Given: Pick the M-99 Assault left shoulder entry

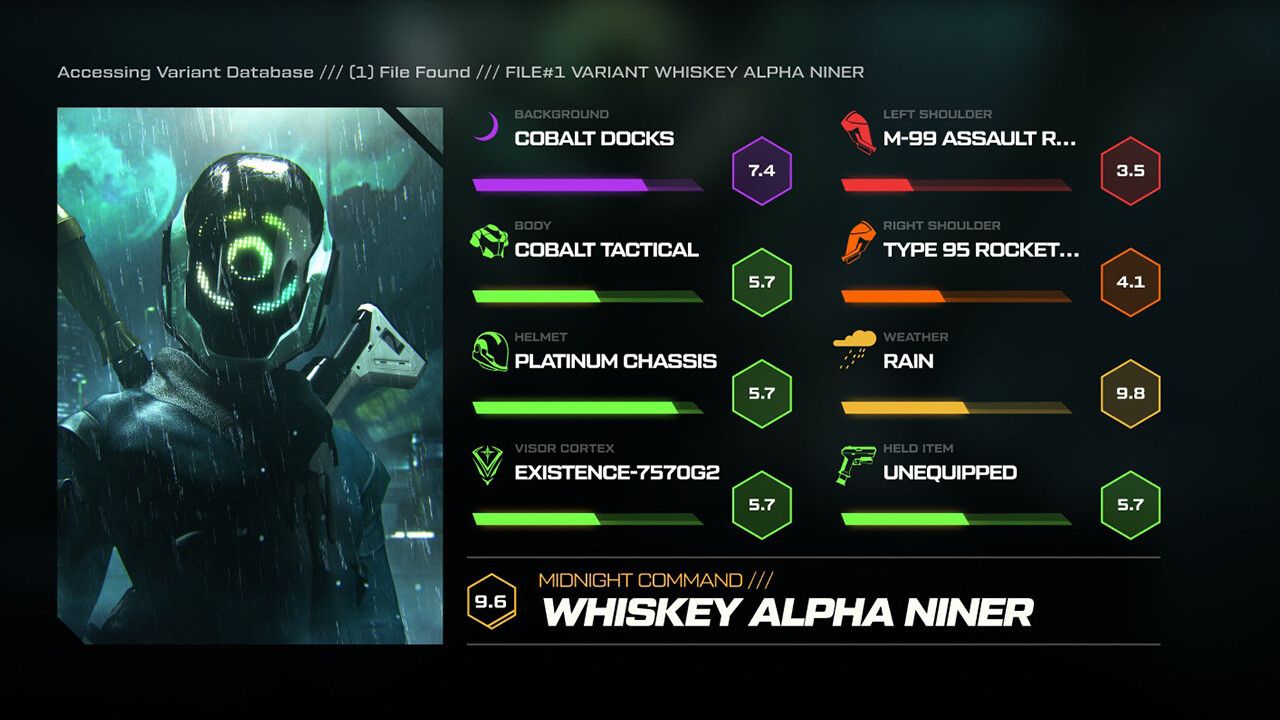Looking at the screenshot, I should coord(979,139).
